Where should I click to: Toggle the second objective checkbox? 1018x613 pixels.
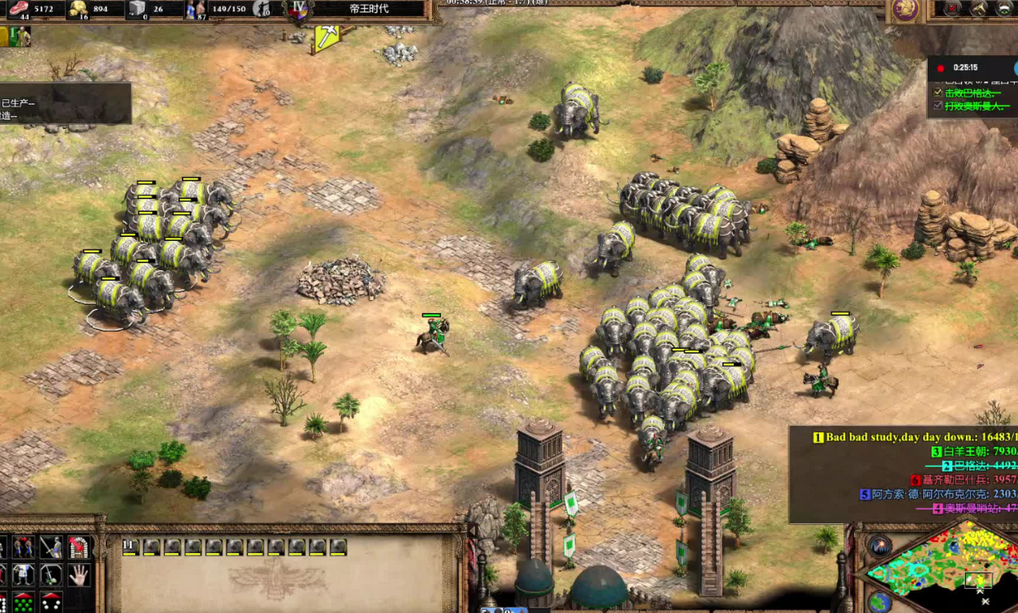pyautogui.click(x=938, y=106)
